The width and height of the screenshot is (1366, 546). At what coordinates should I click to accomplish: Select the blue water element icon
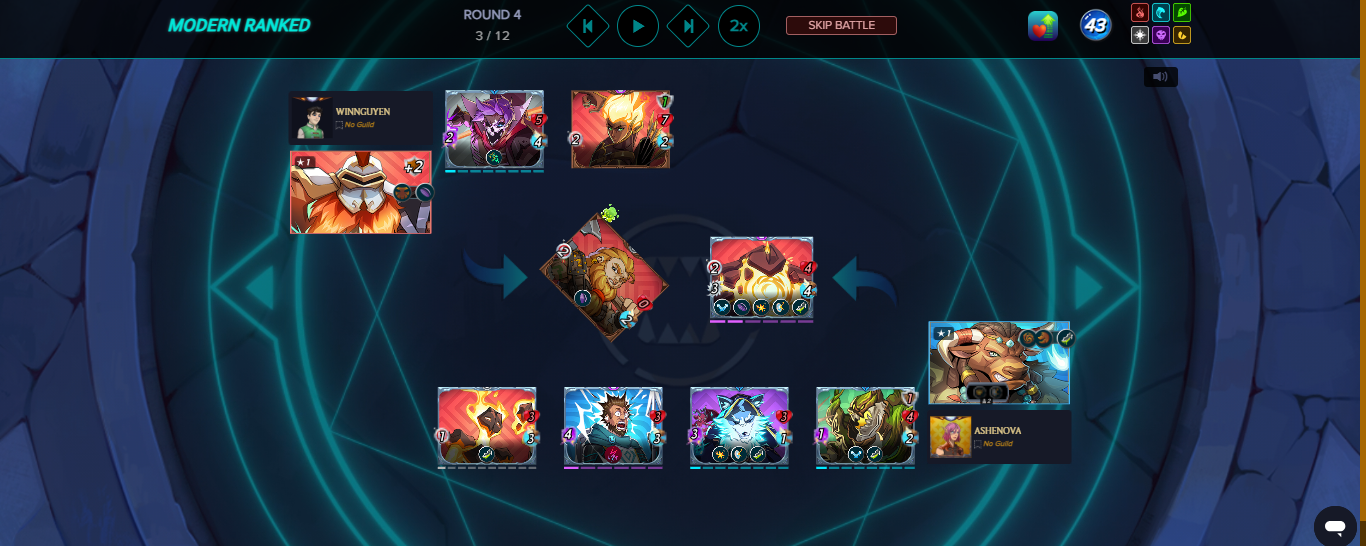[1161, 13]
